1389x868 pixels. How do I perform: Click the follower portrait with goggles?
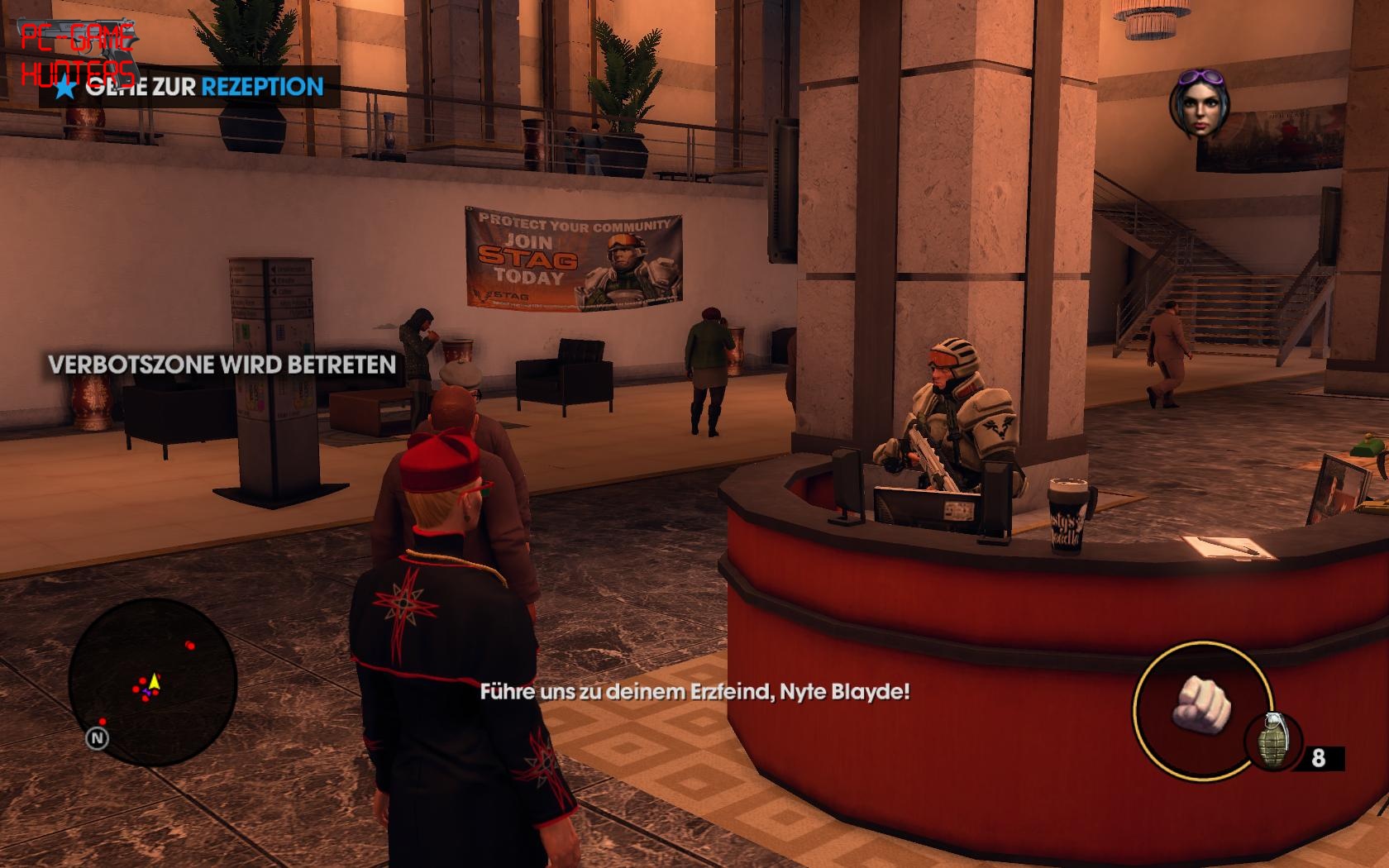click(x=1199, y=106)
